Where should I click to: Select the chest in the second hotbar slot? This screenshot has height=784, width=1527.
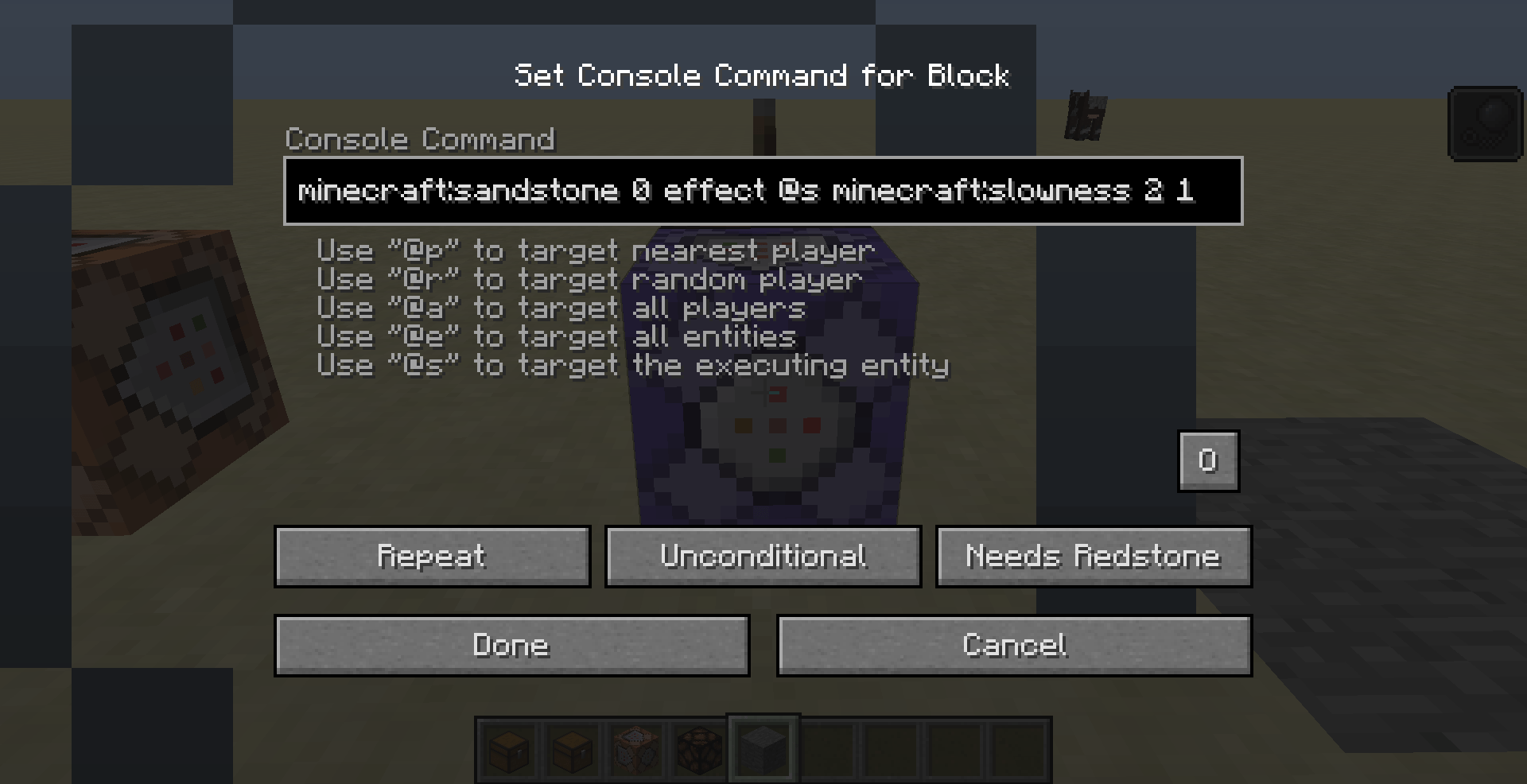pyautogui.click(x=572, y=748)
